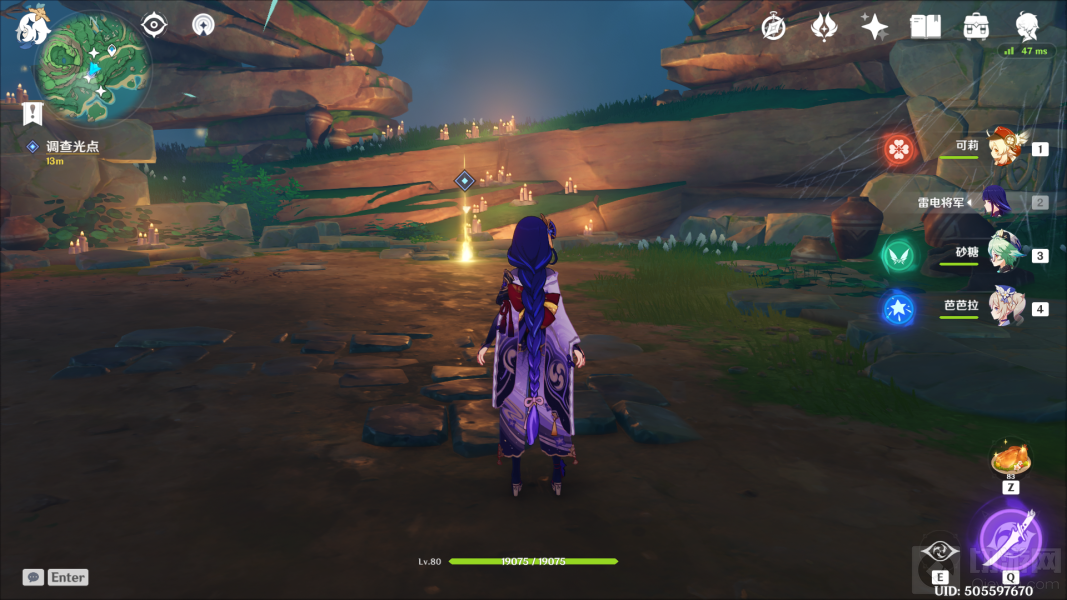Trigger 可莉's red Pyro burst icon
This screenshot has width=1067, height=600.
(899, 150)
